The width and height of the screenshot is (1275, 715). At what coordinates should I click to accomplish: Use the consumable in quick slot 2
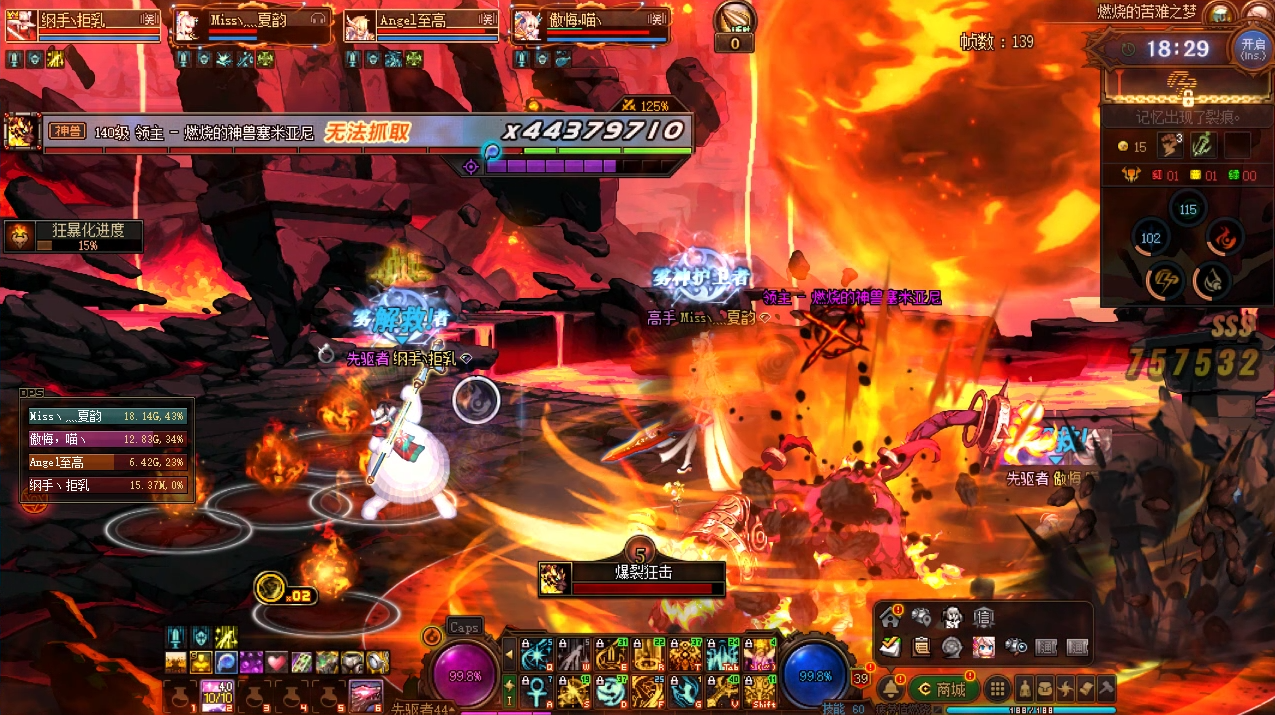pyautogui.click(x=217, y=695)
